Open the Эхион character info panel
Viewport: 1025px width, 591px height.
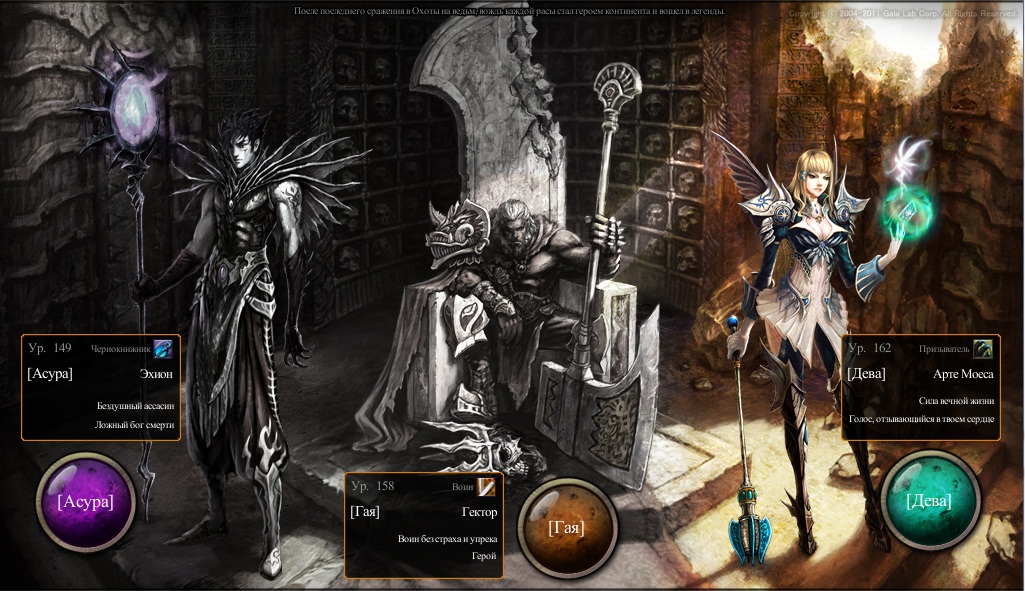point(101,388)
